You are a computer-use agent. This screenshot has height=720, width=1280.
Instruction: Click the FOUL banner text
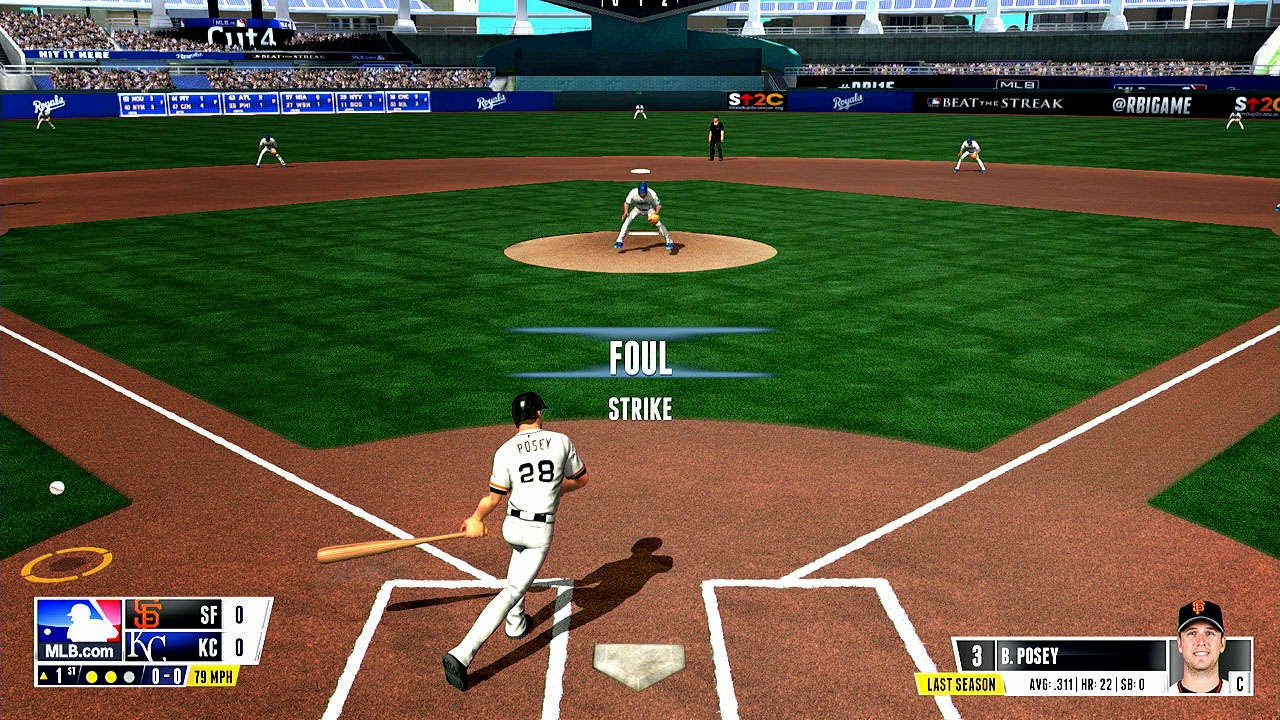(640, 355)
